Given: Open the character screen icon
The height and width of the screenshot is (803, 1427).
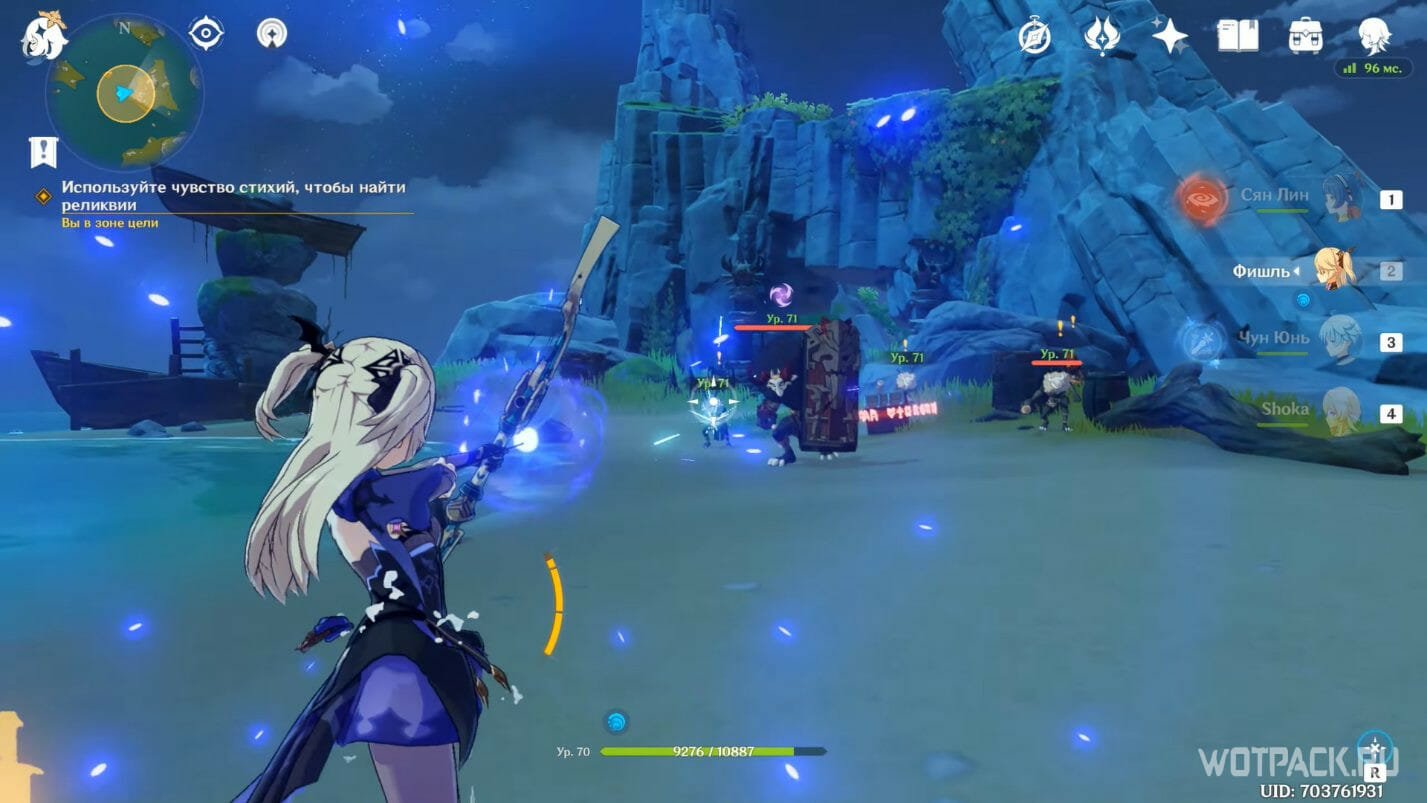Looking at the screenshot, I should [x=1374, y=36].
